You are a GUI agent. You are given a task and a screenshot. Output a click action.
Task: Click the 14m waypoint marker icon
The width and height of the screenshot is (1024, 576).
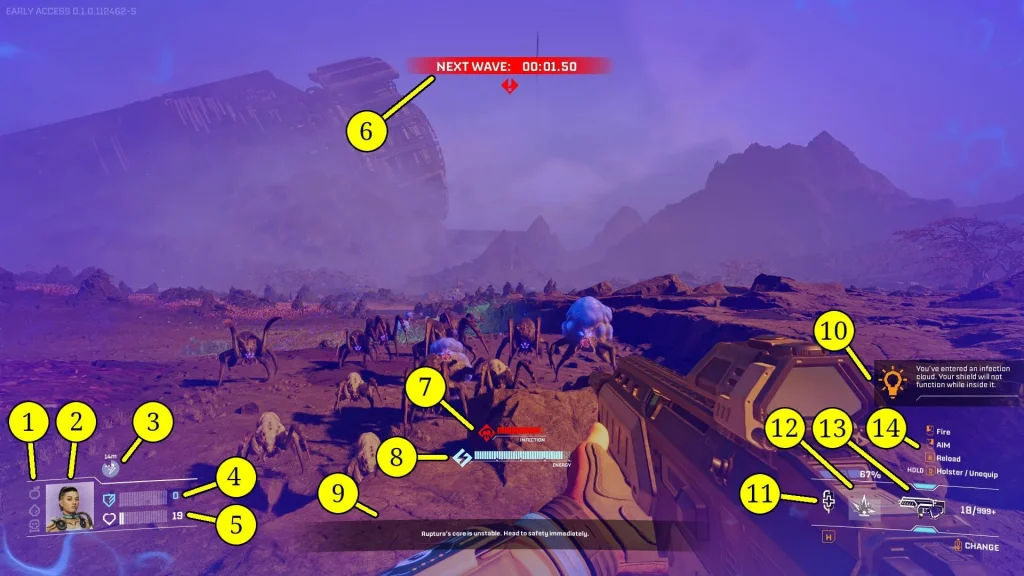(109, 468)
